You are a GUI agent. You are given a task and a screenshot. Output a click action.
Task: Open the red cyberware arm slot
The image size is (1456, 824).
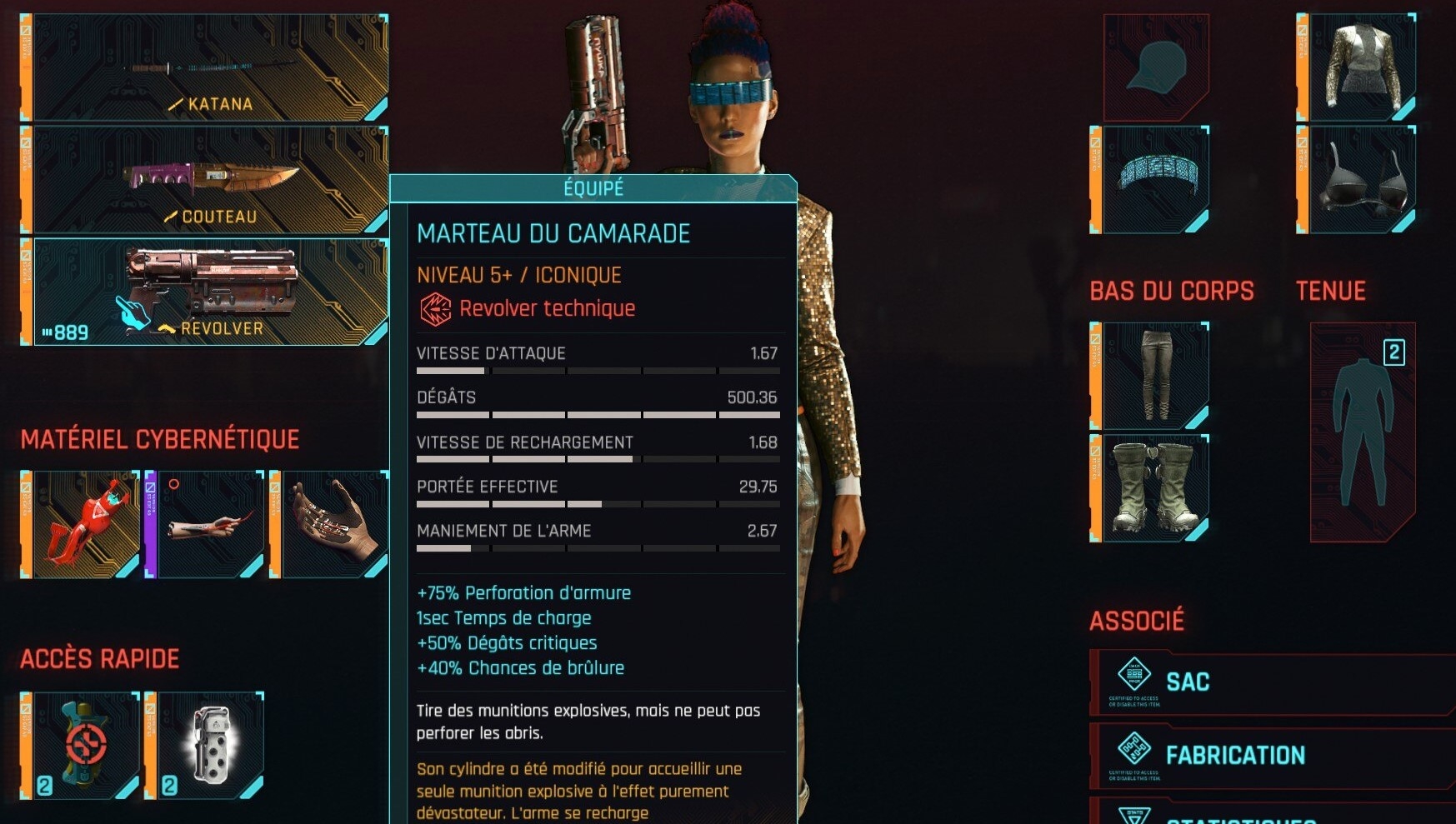click(x=85, y=524)
